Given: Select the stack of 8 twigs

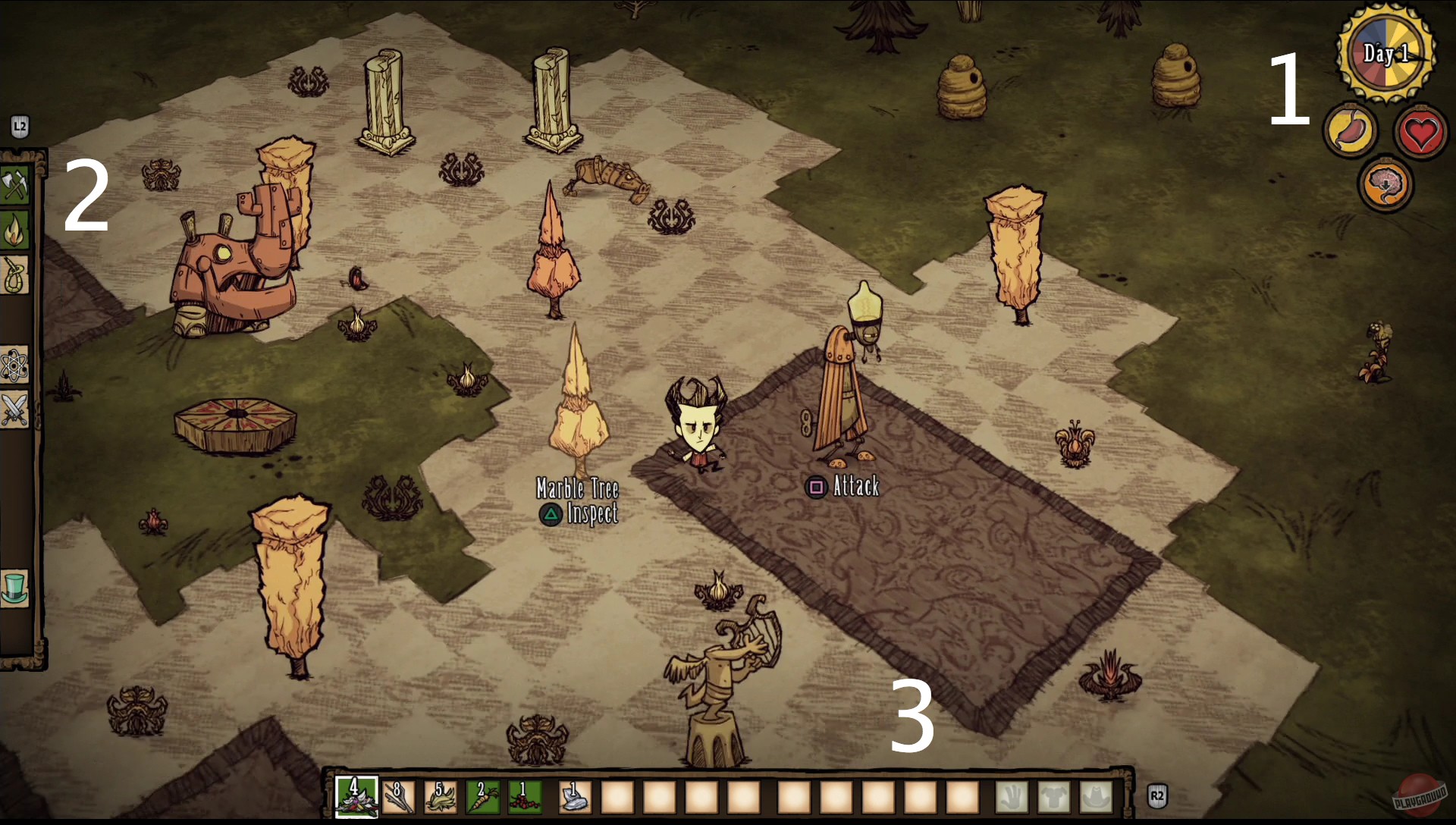Looking at the screenshot, I should pyautogui.click(x=400, y=796).
